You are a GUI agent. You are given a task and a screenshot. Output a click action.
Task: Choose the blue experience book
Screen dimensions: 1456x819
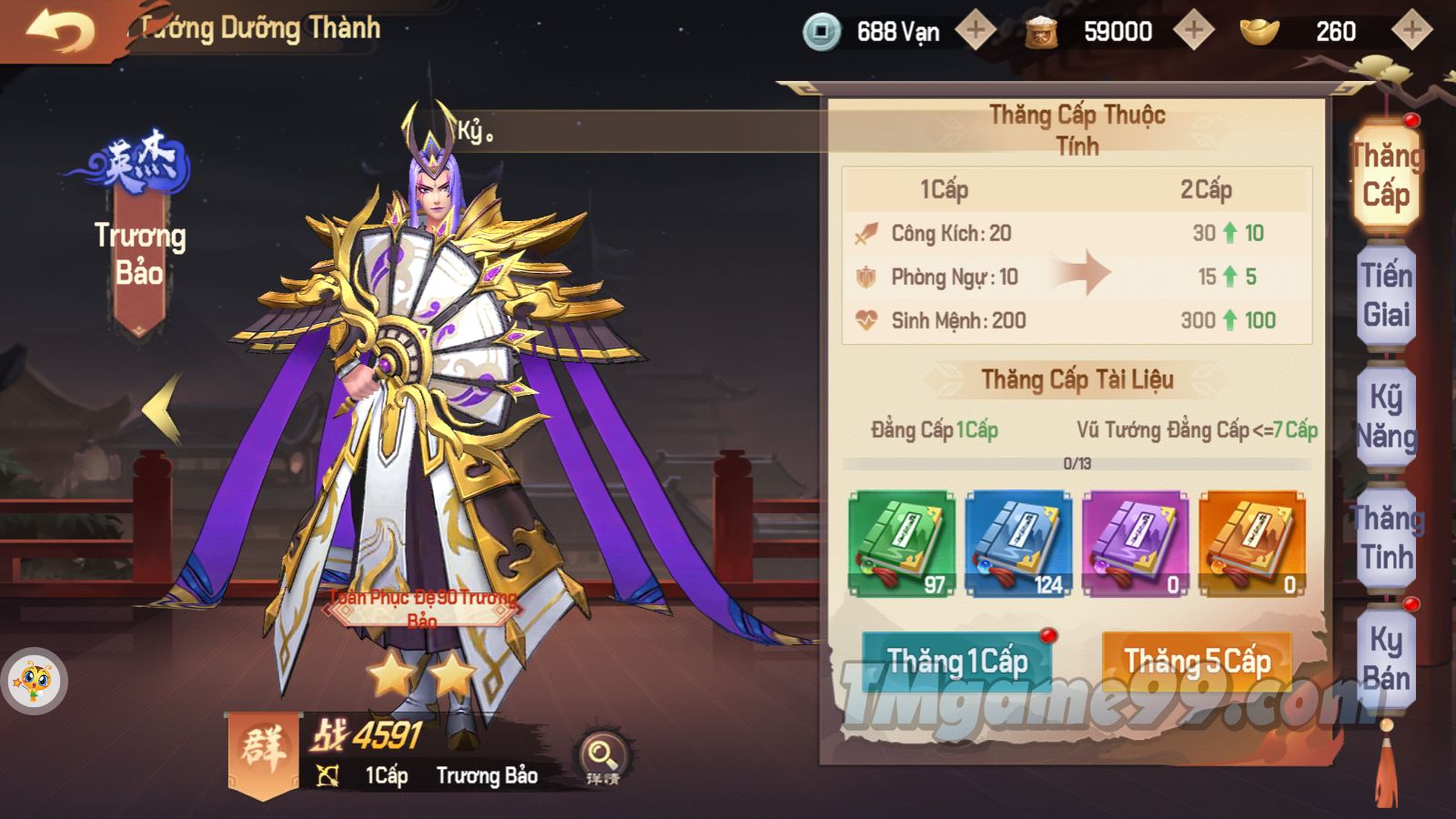1018,544
